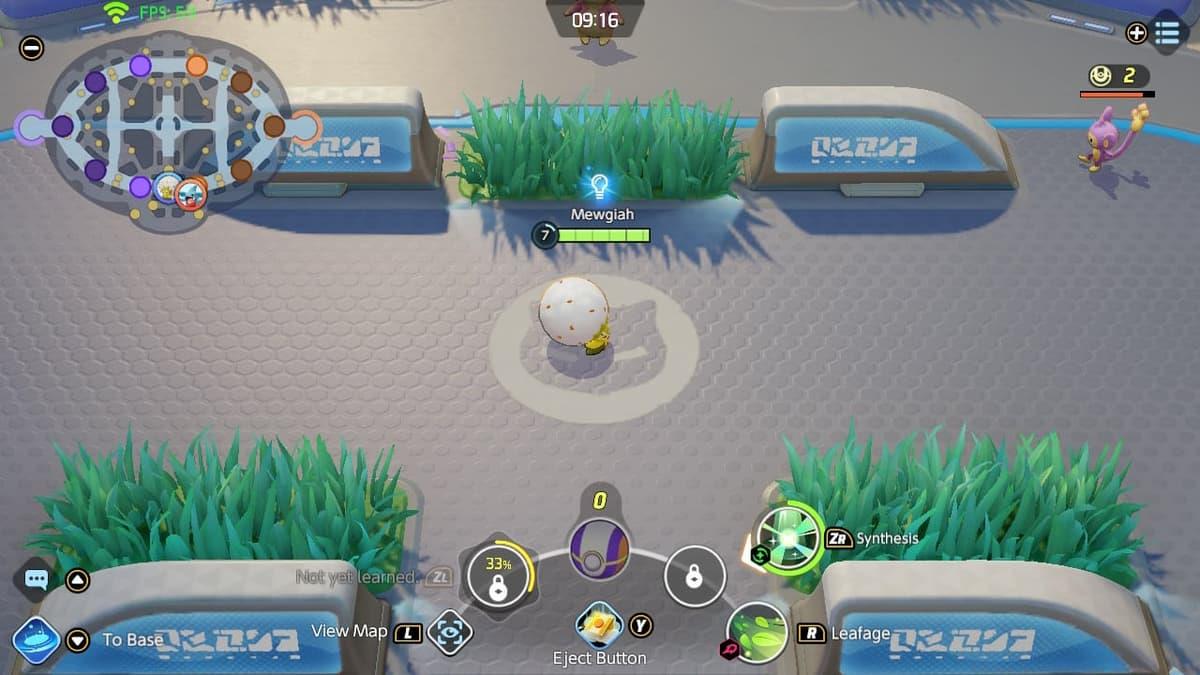Open quick chat speech bubble
The height and width of the screenshot is (675, 1200).
tap(37, 579)
